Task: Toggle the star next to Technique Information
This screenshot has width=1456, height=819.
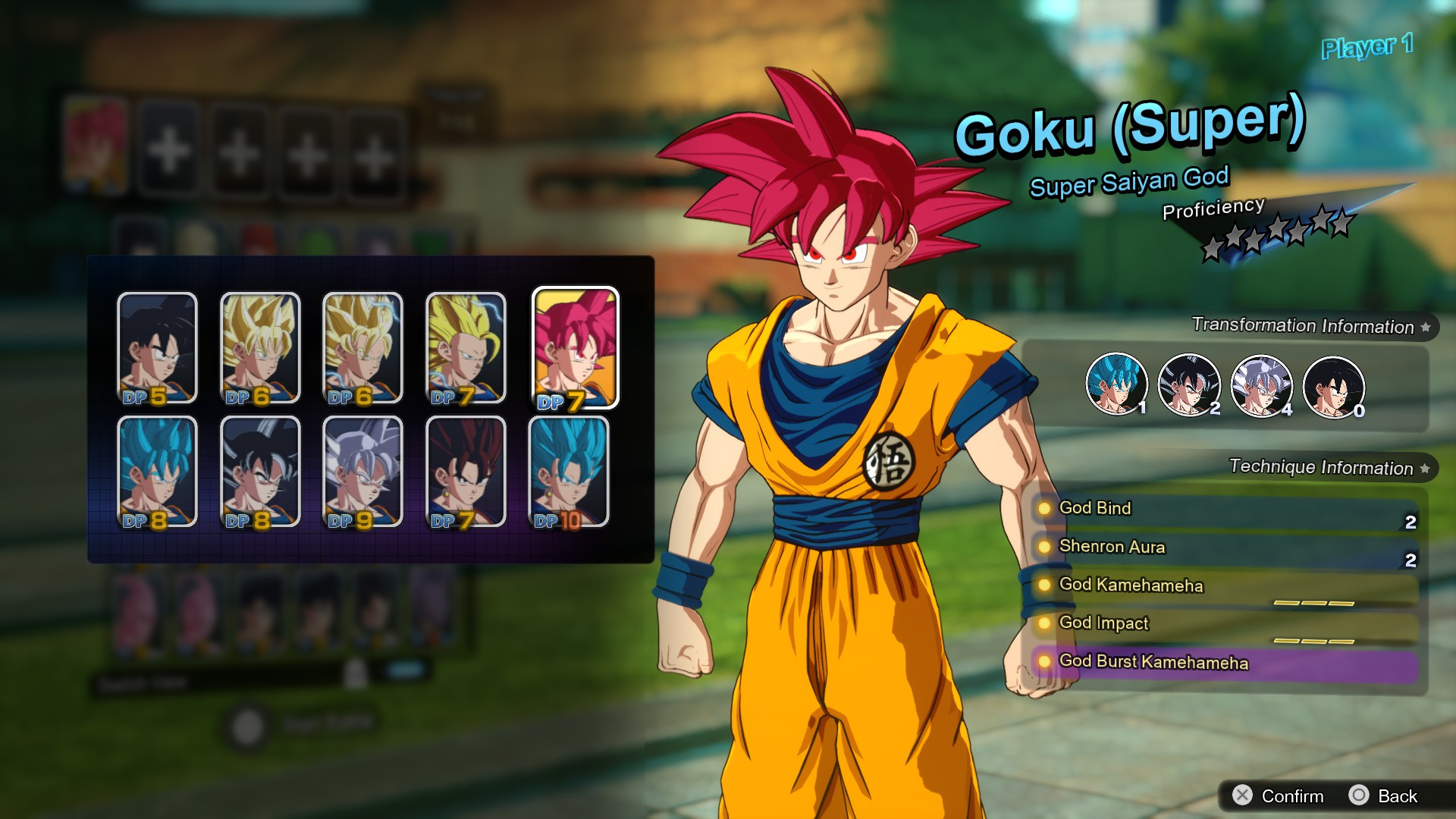Action: point(1423,468)
